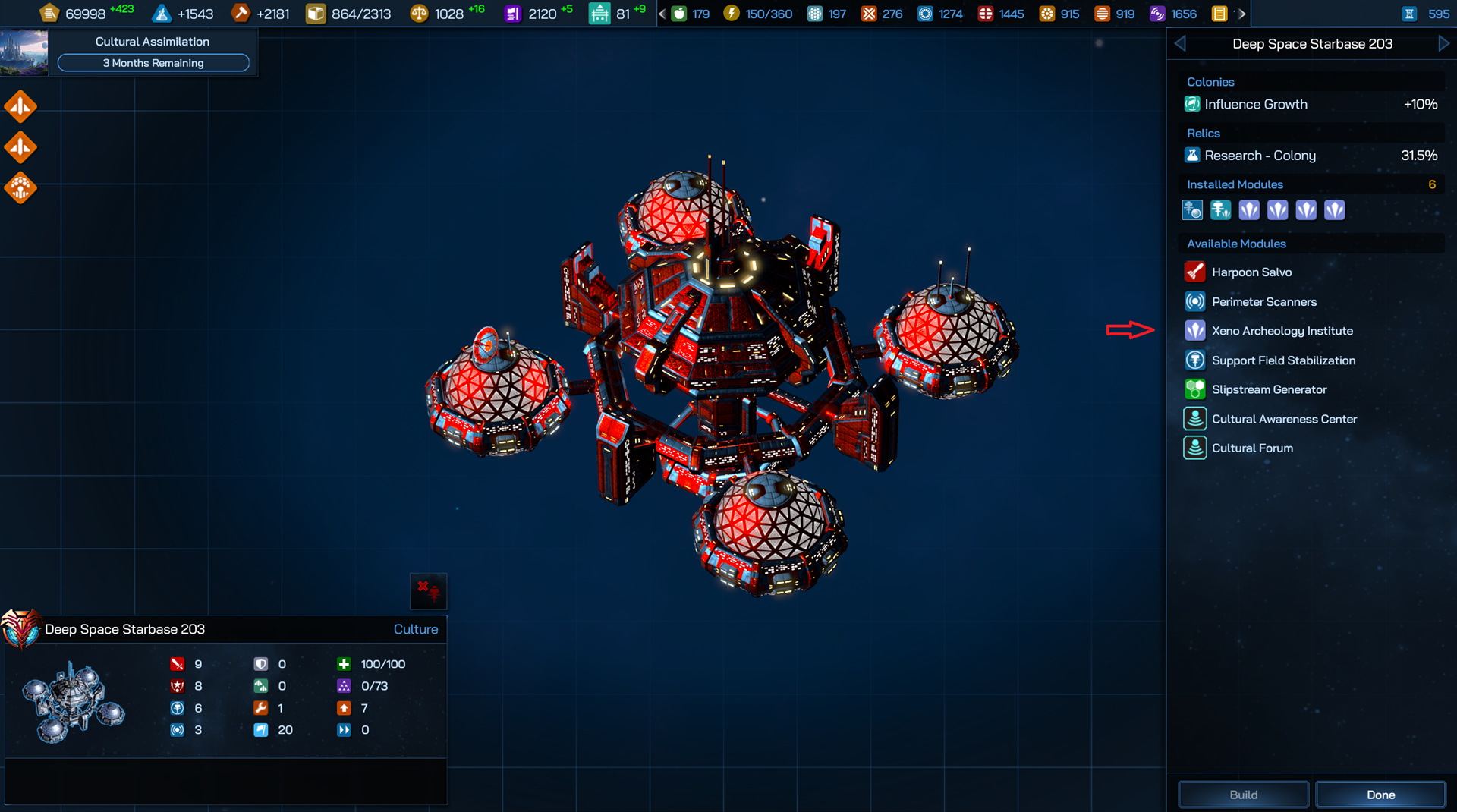Viewport: 1457px width, 812px height.
Task: Choose the Perimeter Scanners module
Action: [x=1263, y=301]
